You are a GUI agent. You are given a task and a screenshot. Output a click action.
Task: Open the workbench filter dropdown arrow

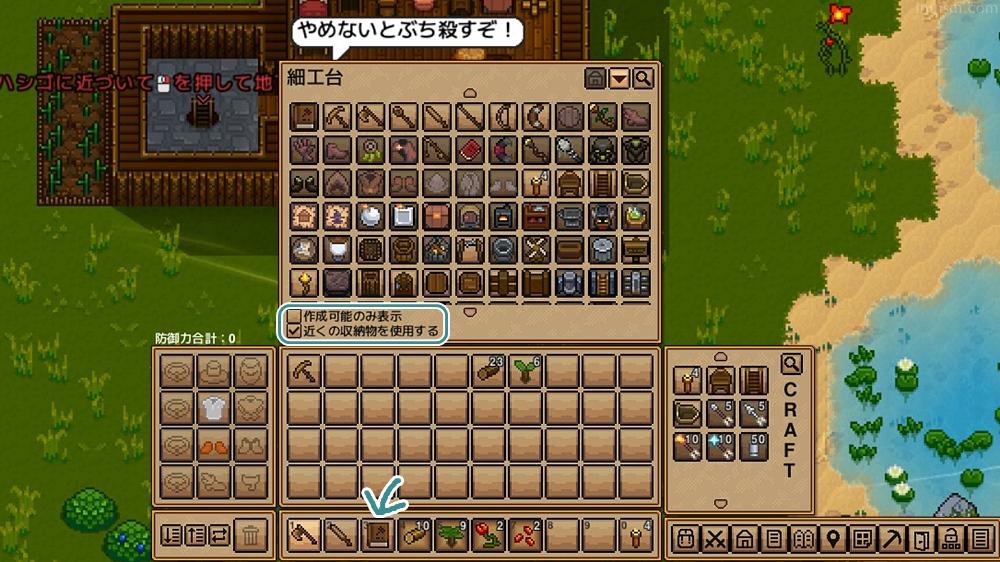619,78
